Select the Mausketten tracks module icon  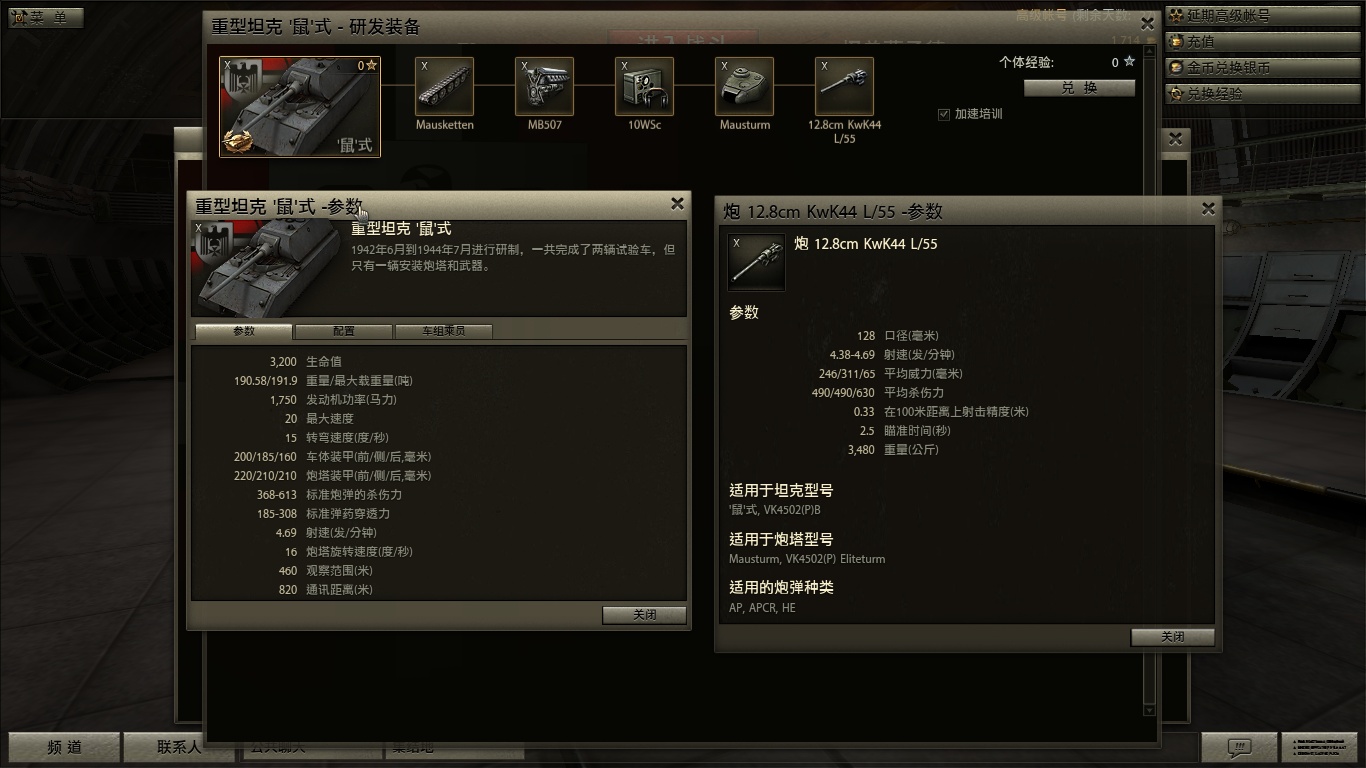pyautogui.click(x=444, y=85)
